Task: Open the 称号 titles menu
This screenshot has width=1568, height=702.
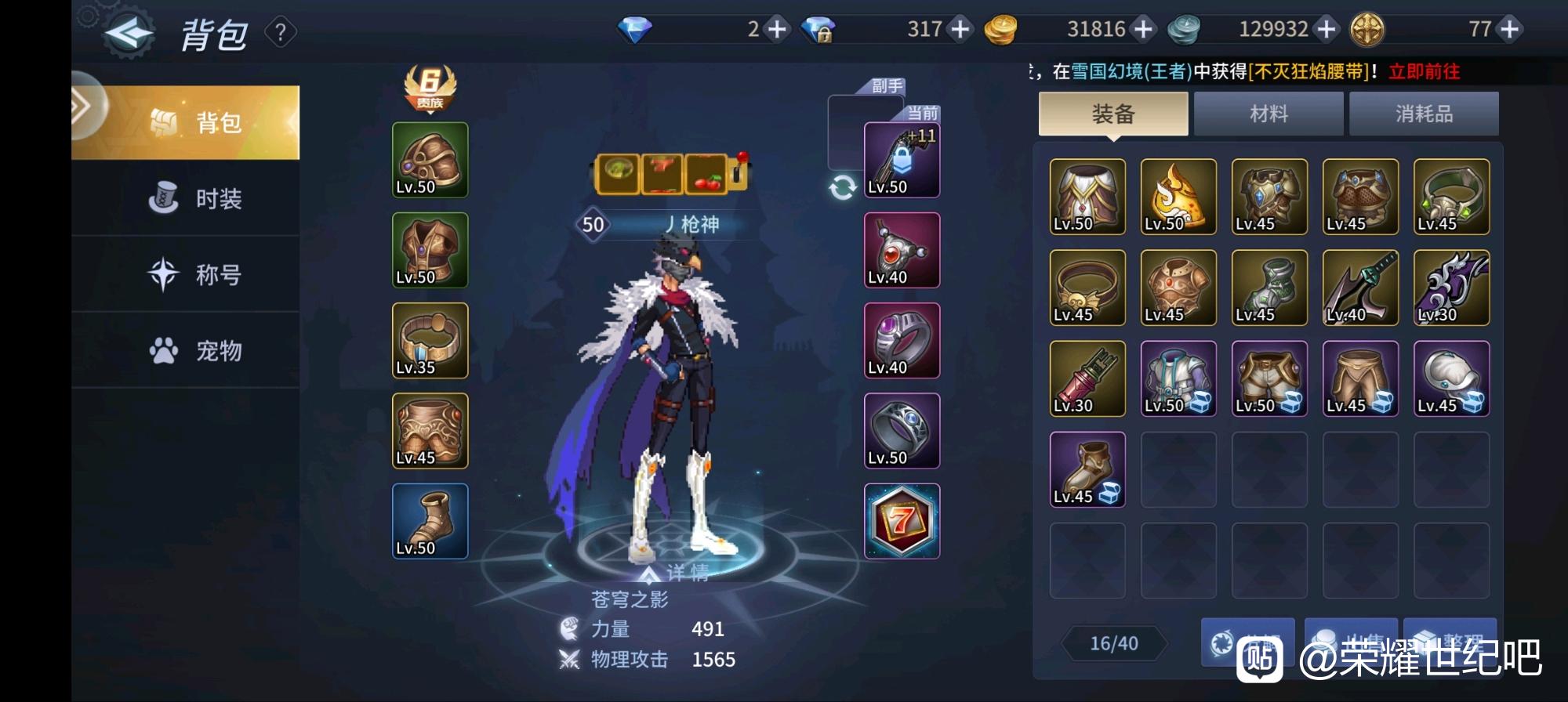Action: (196, 275)
